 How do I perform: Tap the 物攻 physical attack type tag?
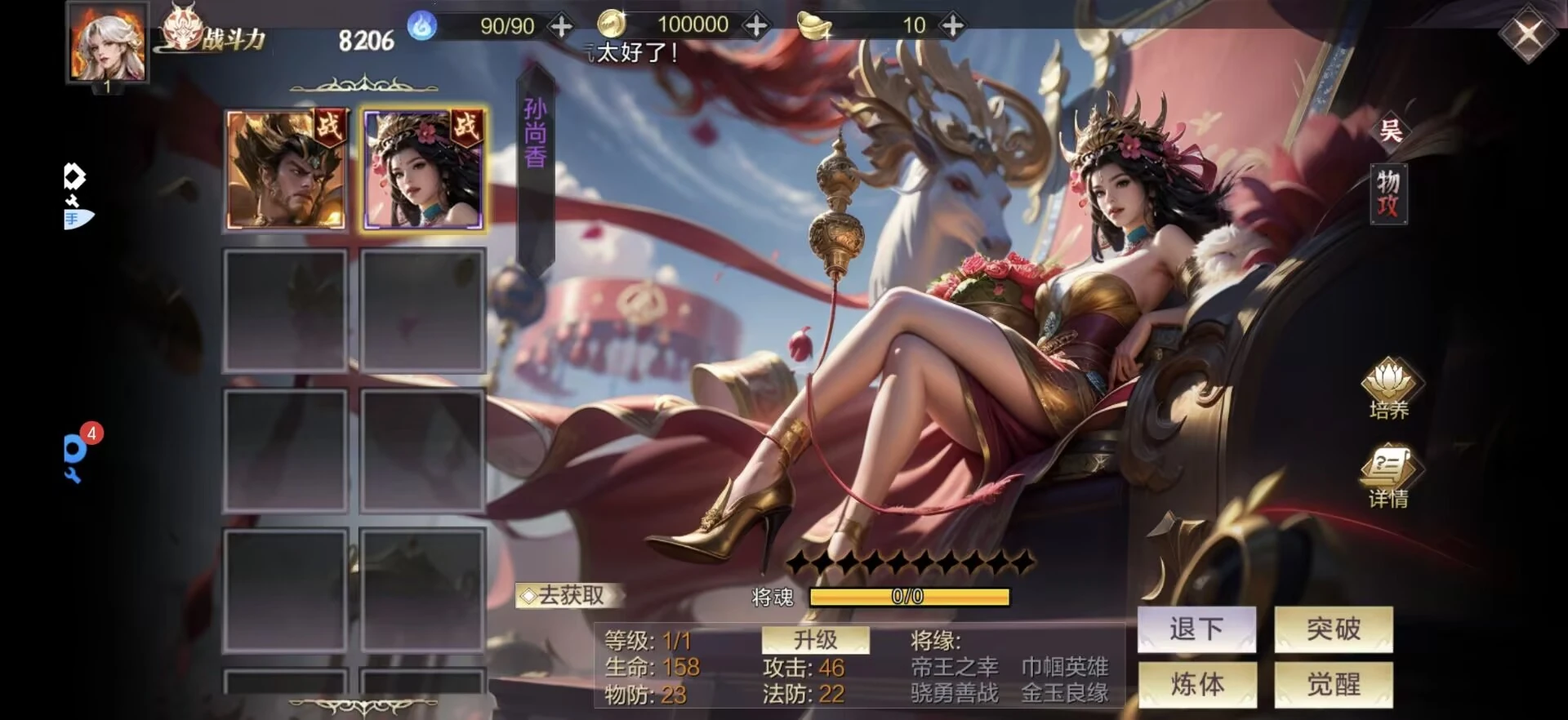(x=1388, y=193)
